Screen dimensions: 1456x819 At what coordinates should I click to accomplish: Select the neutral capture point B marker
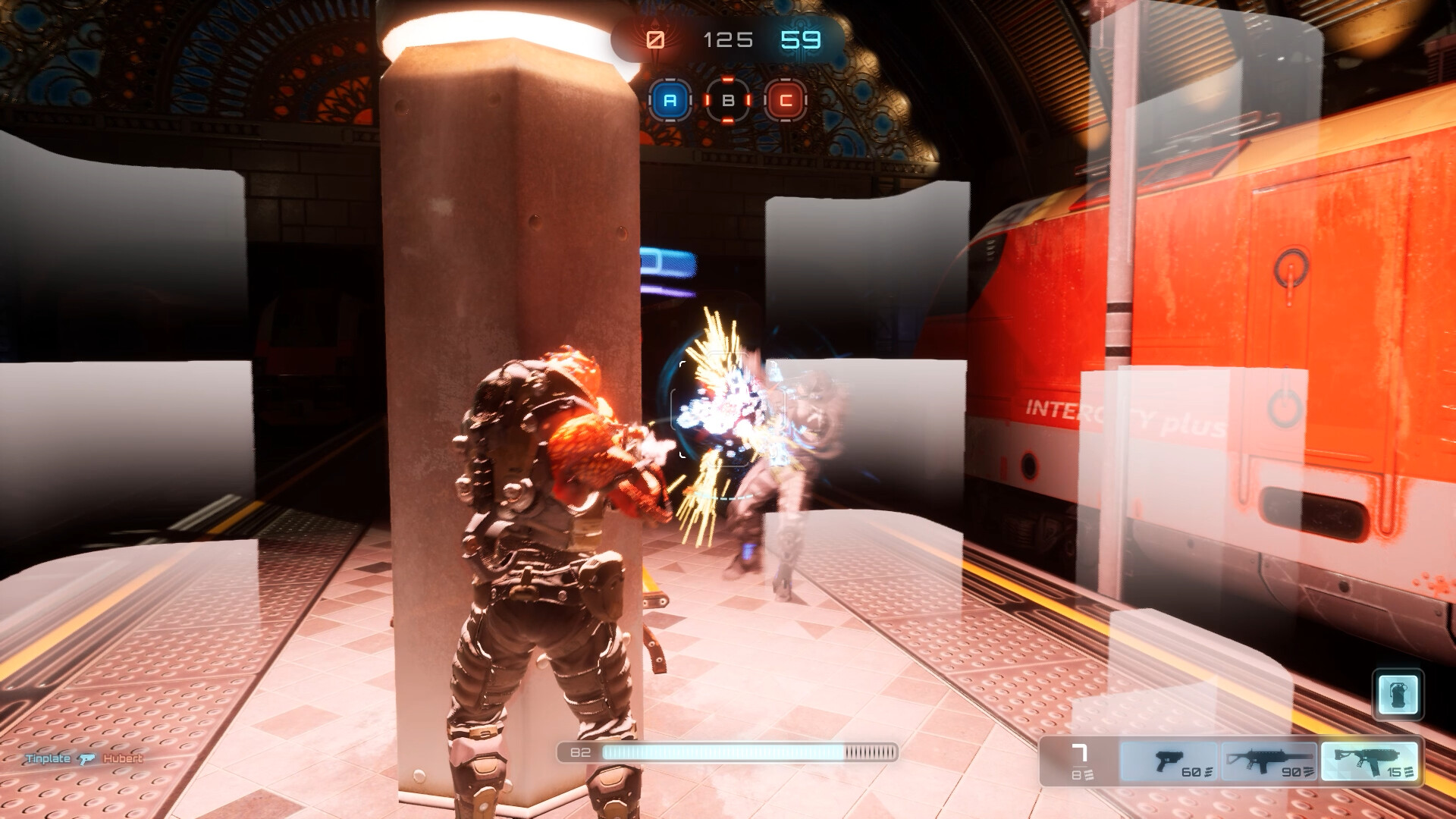728,100
